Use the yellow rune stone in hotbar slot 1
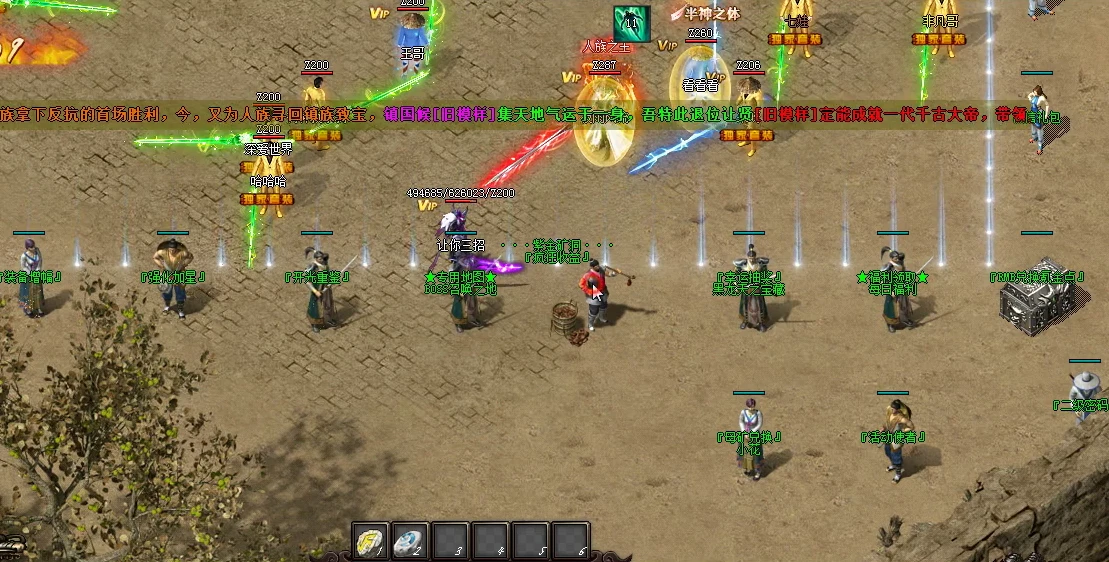This screenshot has width=1109, height=562. pos(370,542)
